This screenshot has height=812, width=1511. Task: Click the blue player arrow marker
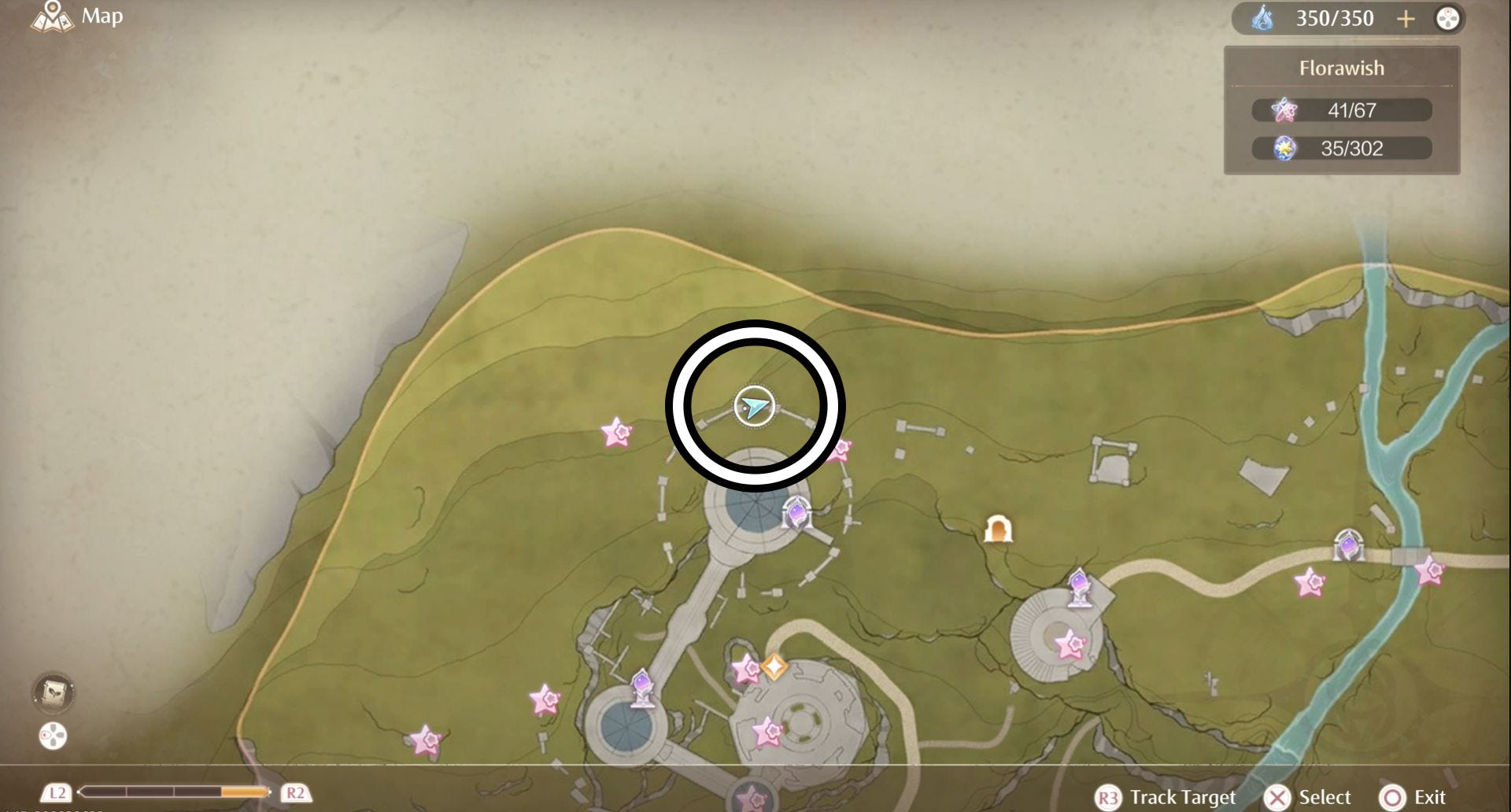click(755, 407)
